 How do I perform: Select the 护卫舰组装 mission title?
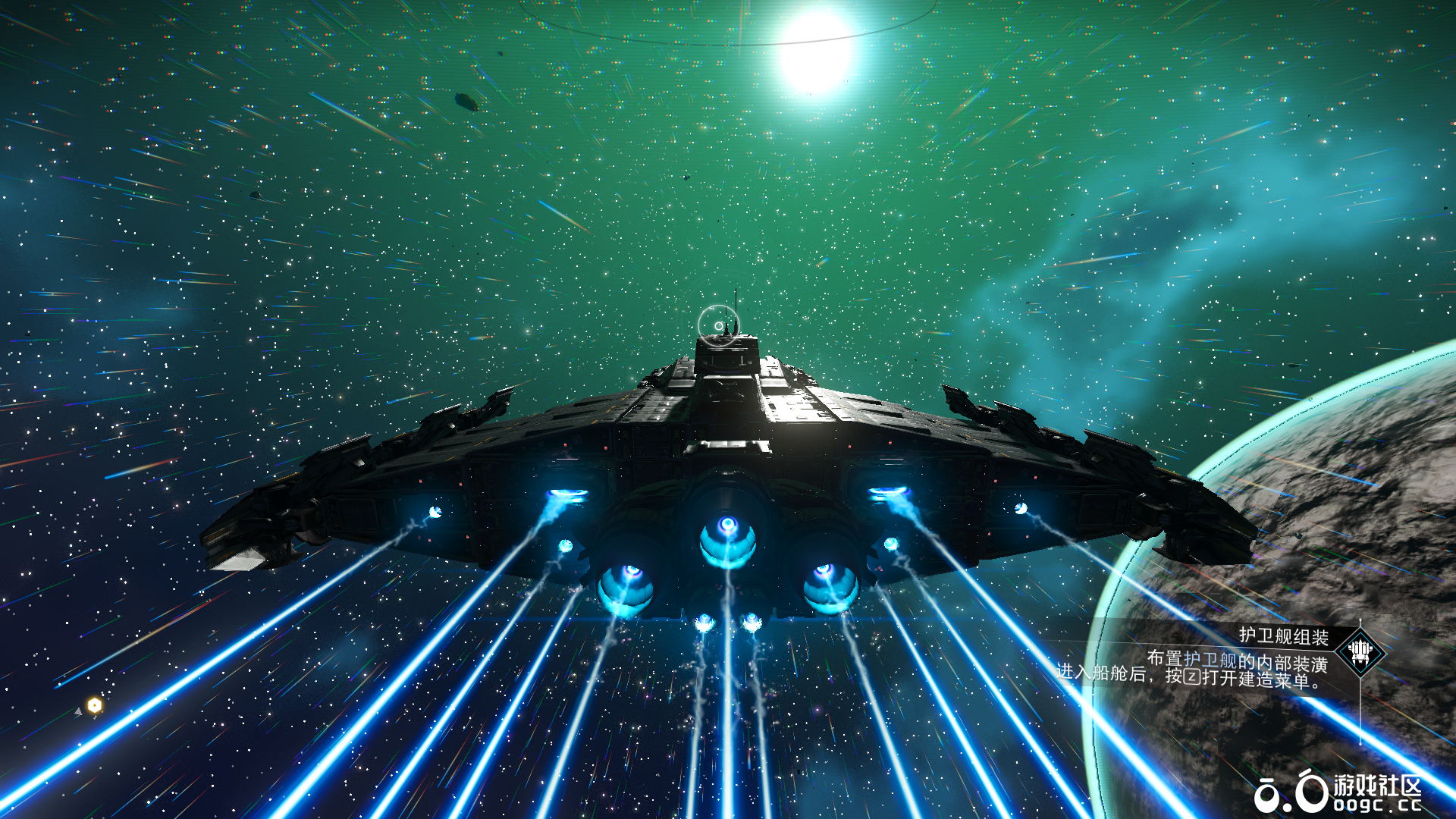1283,635
